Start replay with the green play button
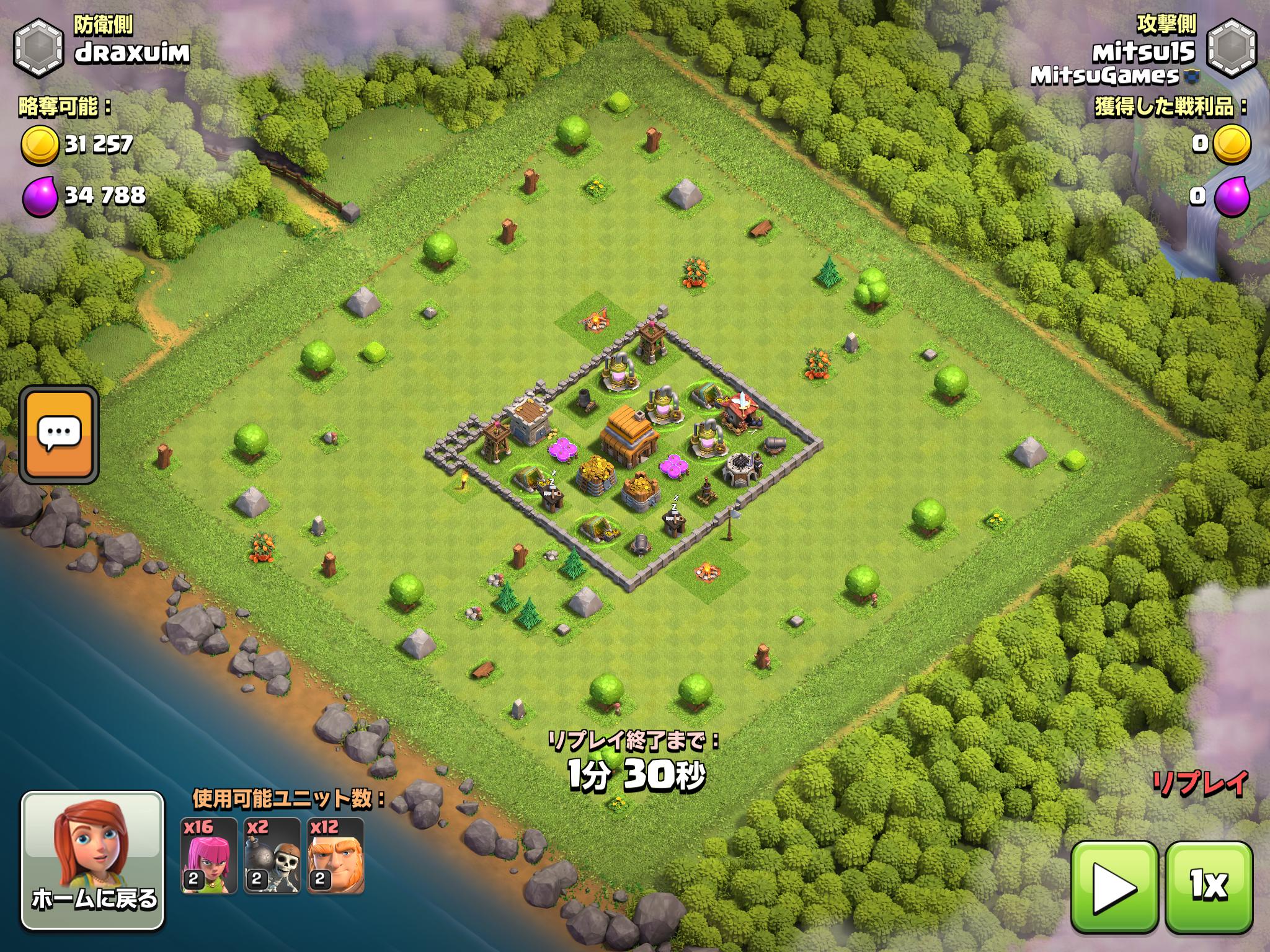 coord(1114,887)
